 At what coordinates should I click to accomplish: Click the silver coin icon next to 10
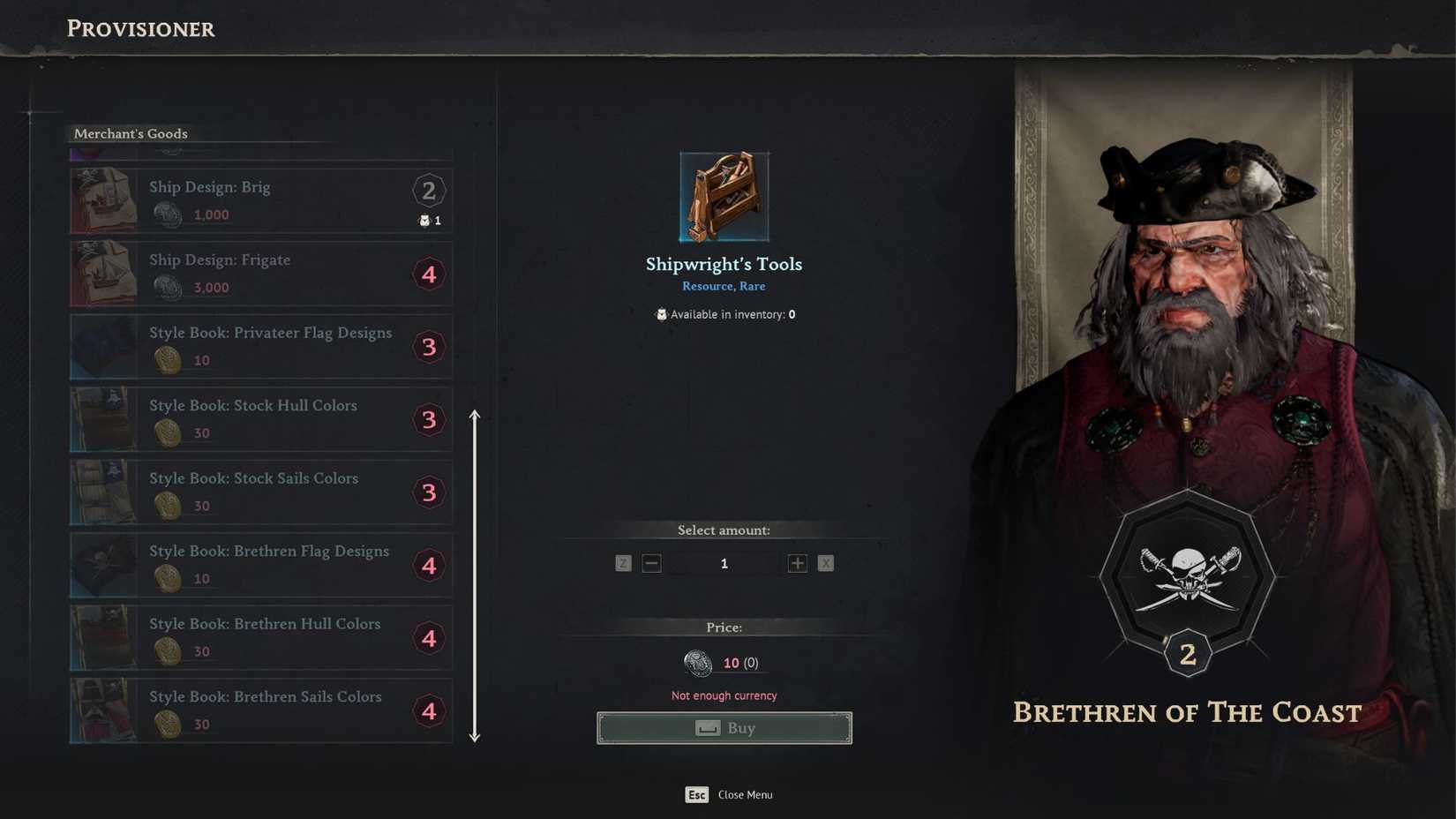click(696, 663)
